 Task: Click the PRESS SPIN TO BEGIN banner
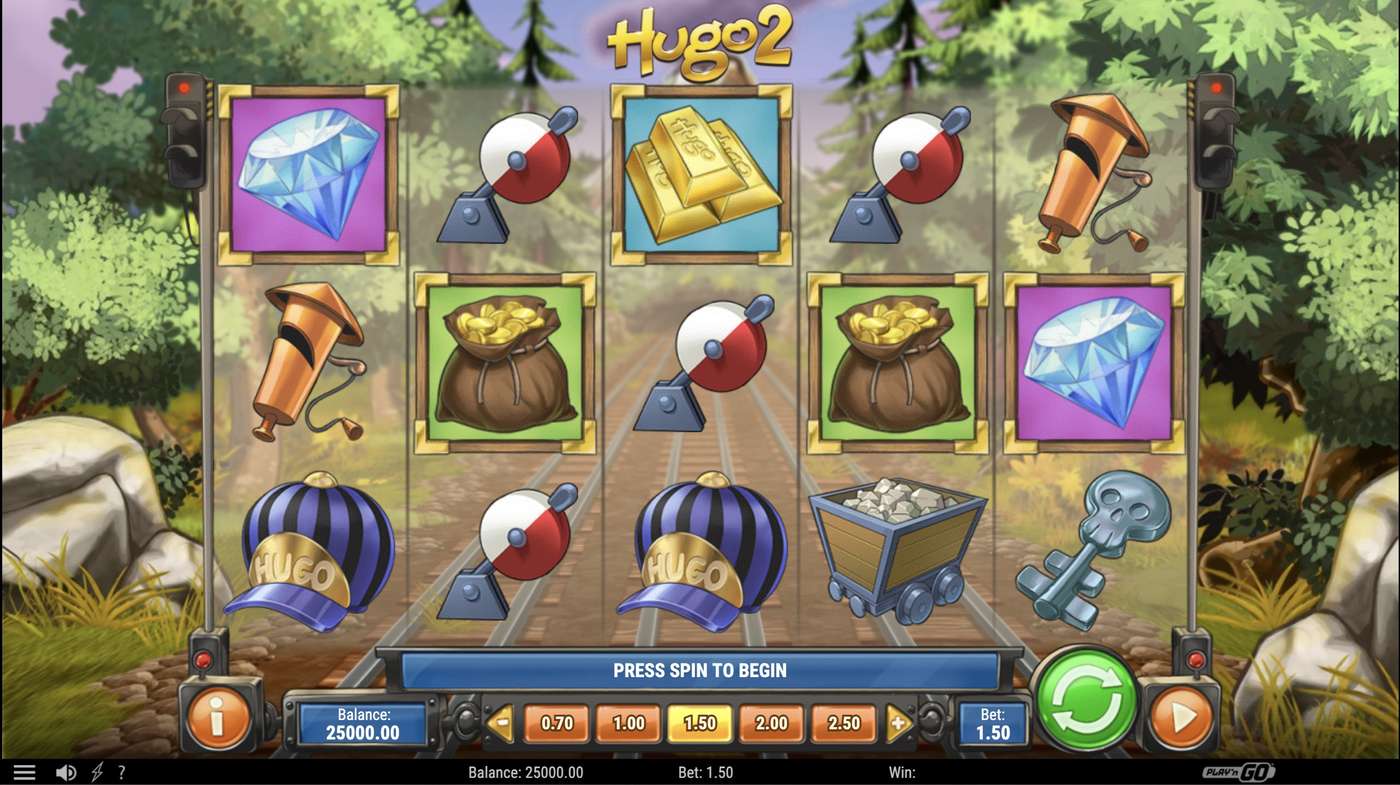click(700, 670)
